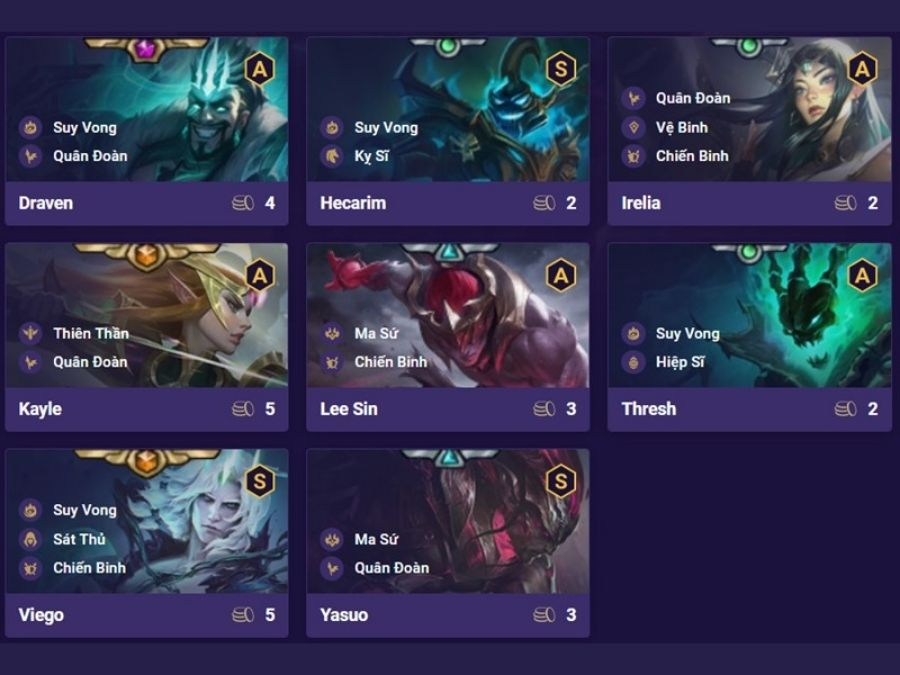Click Thresh's Hiệp Sĩ trait
The height and width of the screenshot is (675, 900).
pos(679,362)
